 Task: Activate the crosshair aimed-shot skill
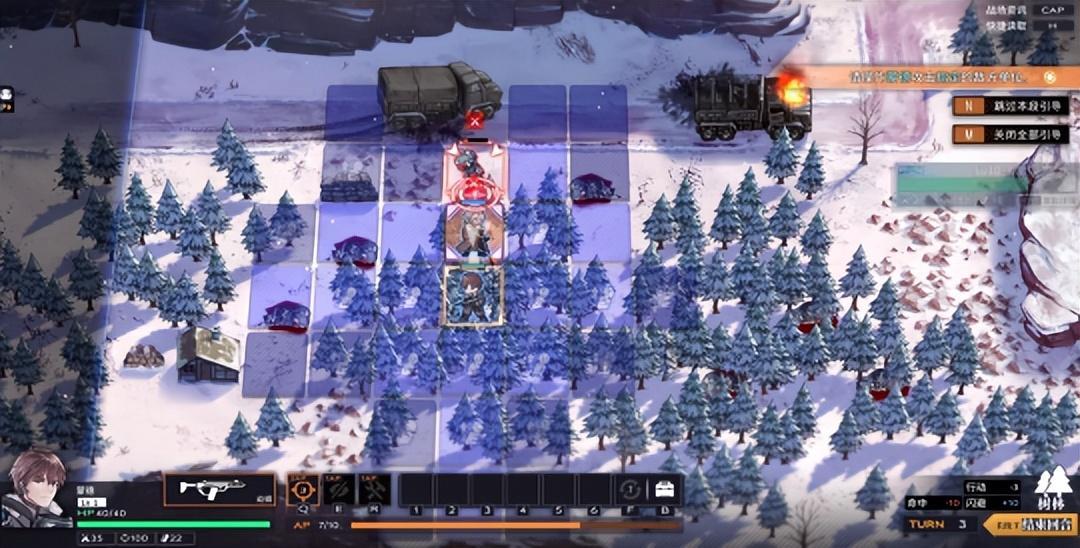point(303,489)
